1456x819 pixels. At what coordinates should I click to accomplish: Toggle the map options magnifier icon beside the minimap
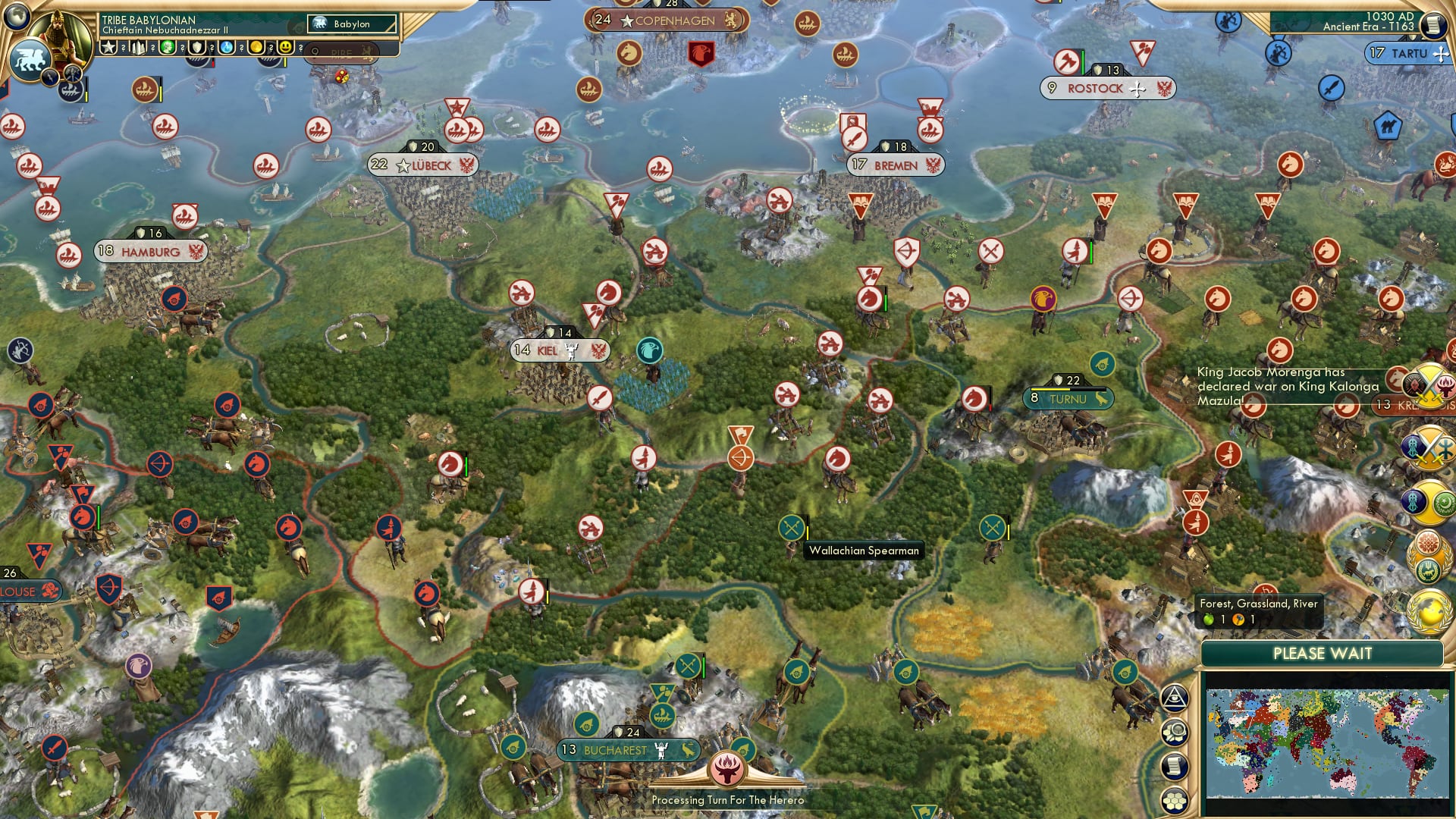(x=1173, y=730)
